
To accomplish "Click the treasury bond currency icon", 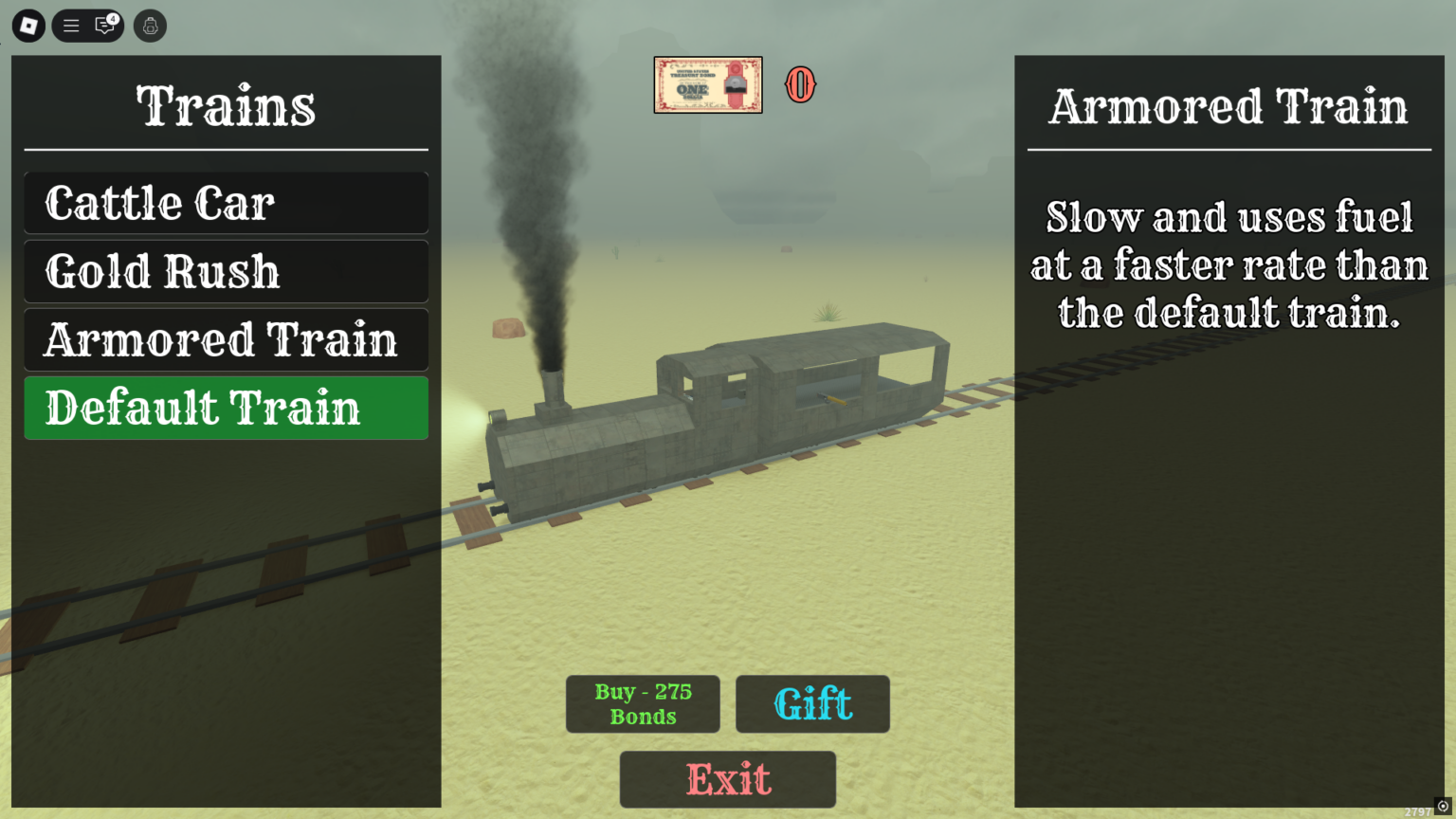I will (x=707, y=84).
